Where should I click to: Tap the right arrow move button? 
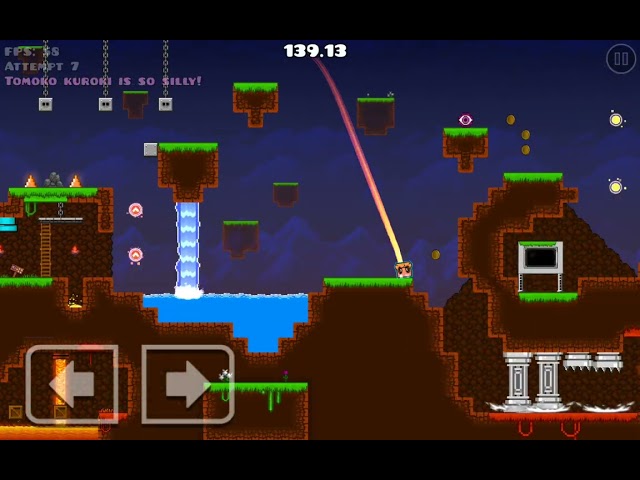(187, 384)
